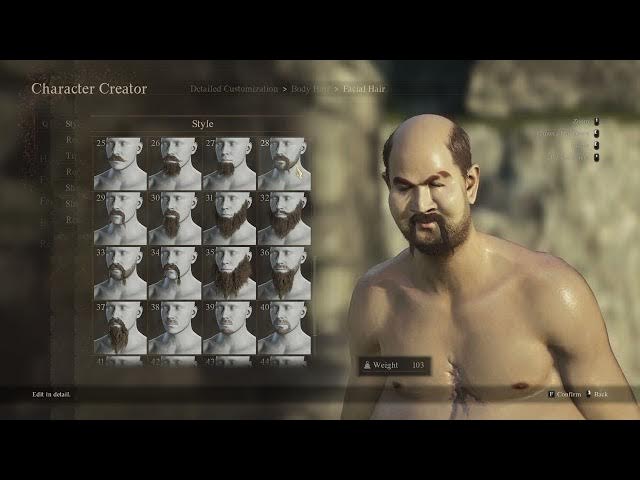Click the Confirm button
The width and height of the screenshot is (640, 480).
point(567,394)
